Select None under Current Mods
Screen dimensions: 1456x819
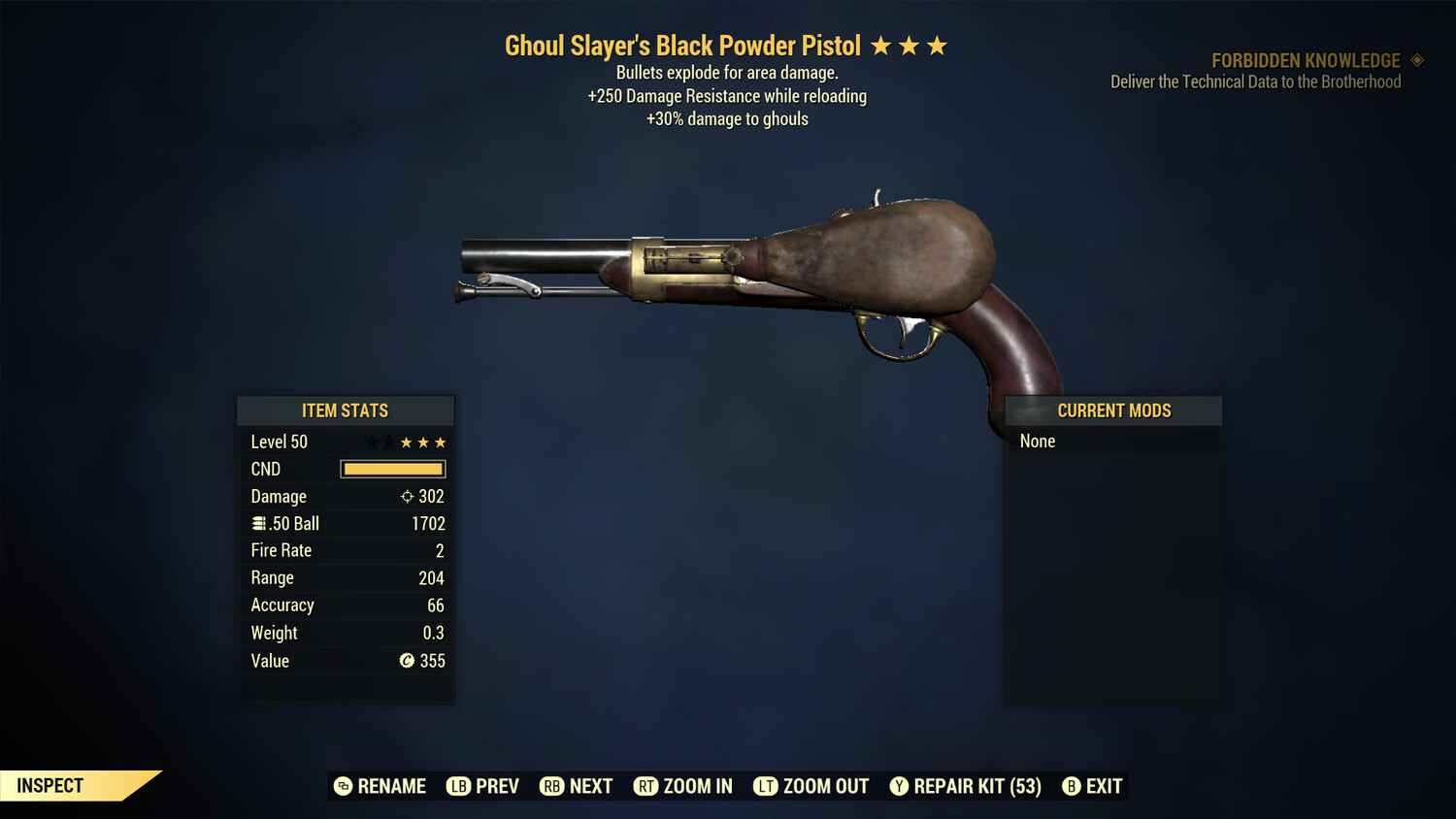coord(1037,441)
